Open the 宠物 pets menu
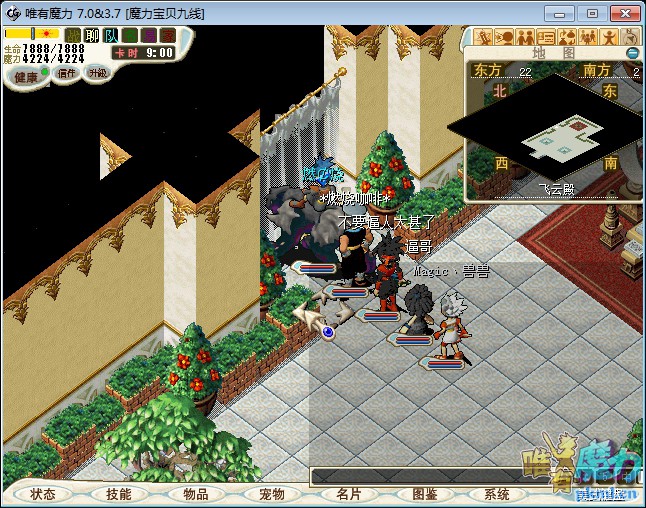The width and height of the screenshot is (646, 508). [x=272, y=494]
